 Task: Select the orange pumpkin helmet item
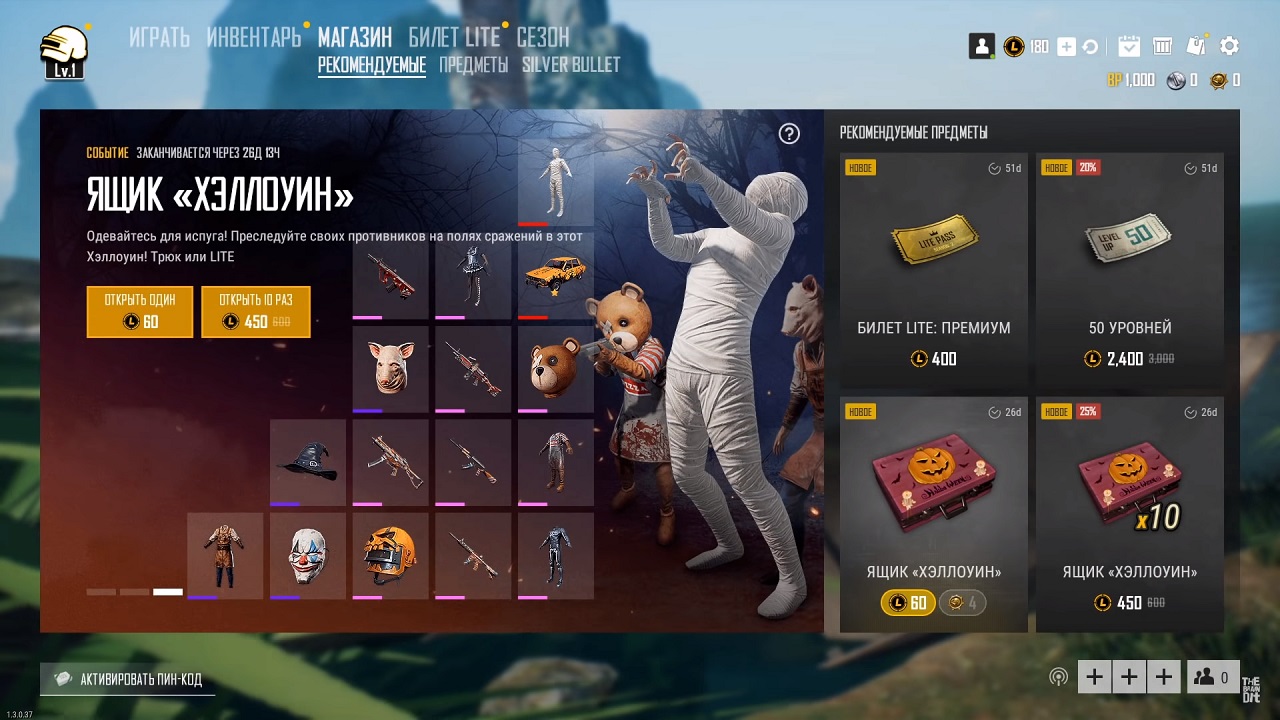click(390, 555)
